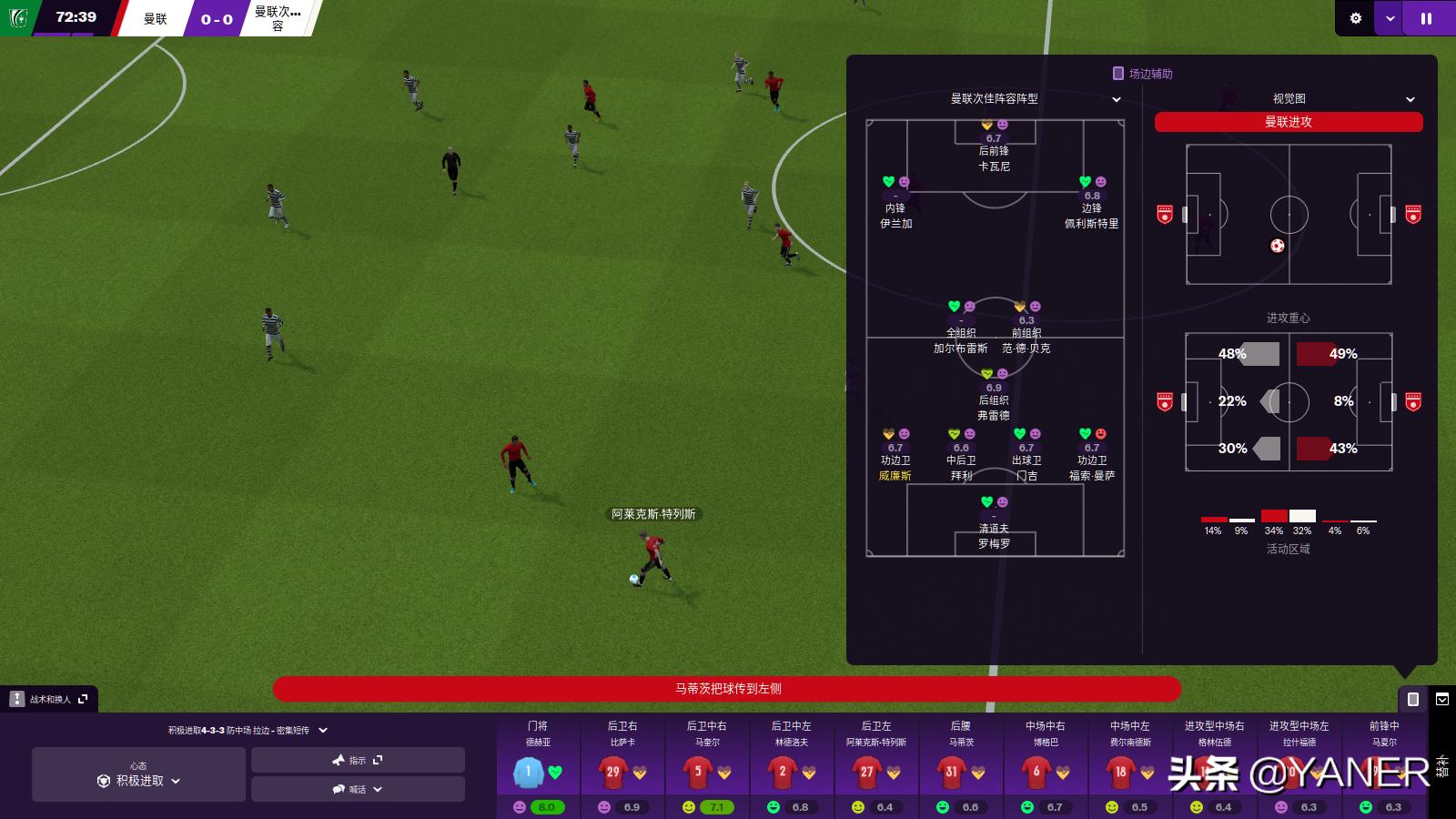Expand the 视觉图 view dropdown
1456x819 pixels.
click(1343, 98)
